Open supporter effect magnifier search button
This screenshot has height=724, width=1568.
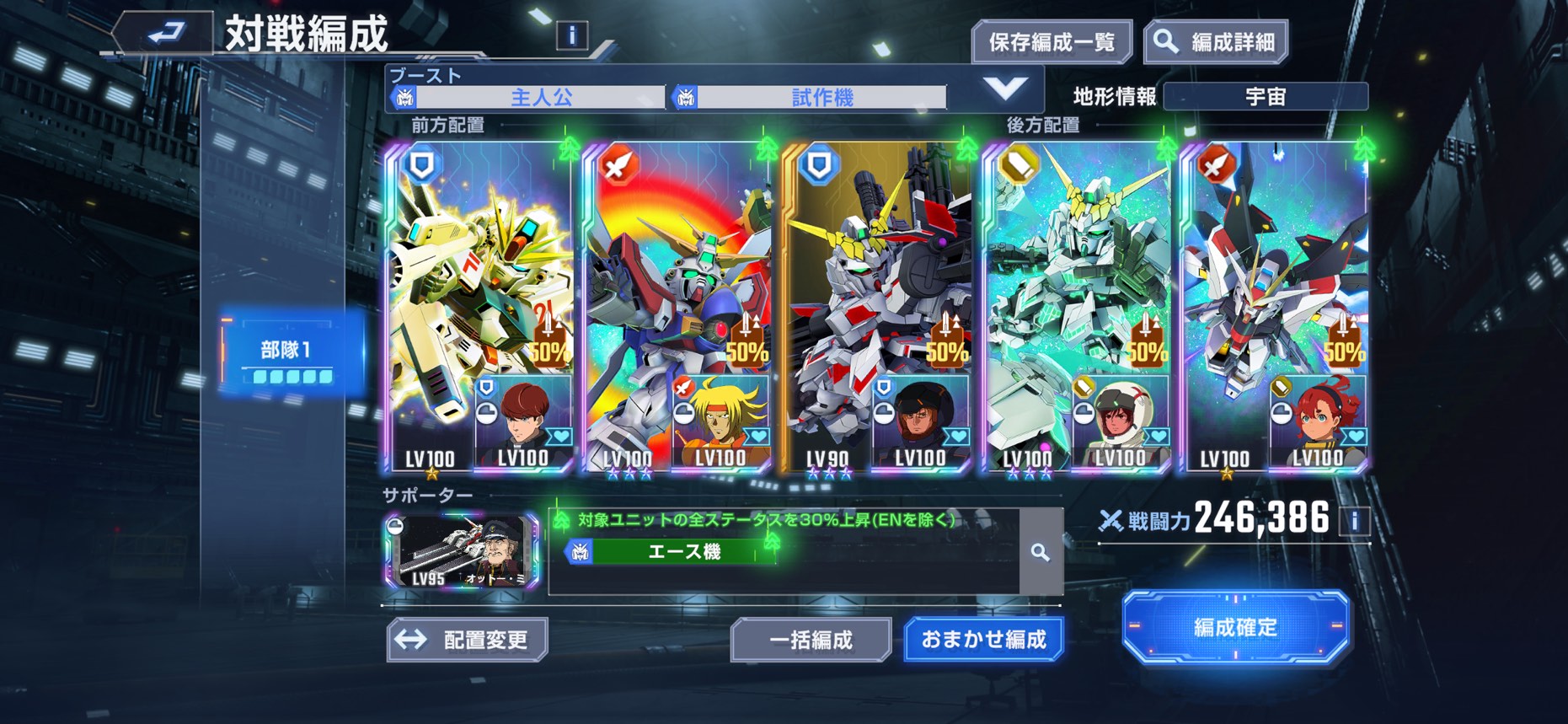tap(1041, 552)
